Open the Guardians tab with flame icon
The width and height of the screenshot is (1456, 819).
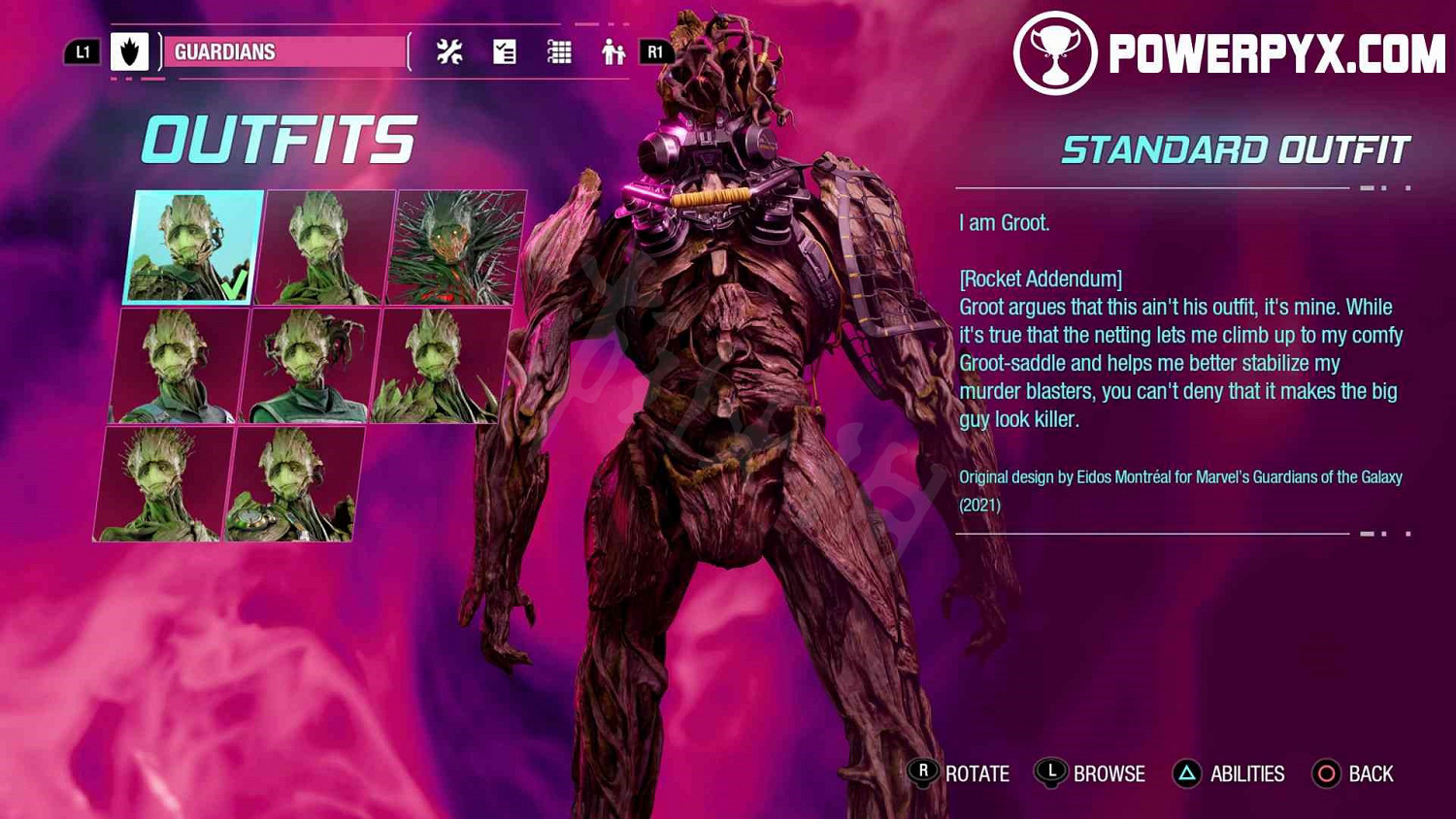click(x=130, y=51)
